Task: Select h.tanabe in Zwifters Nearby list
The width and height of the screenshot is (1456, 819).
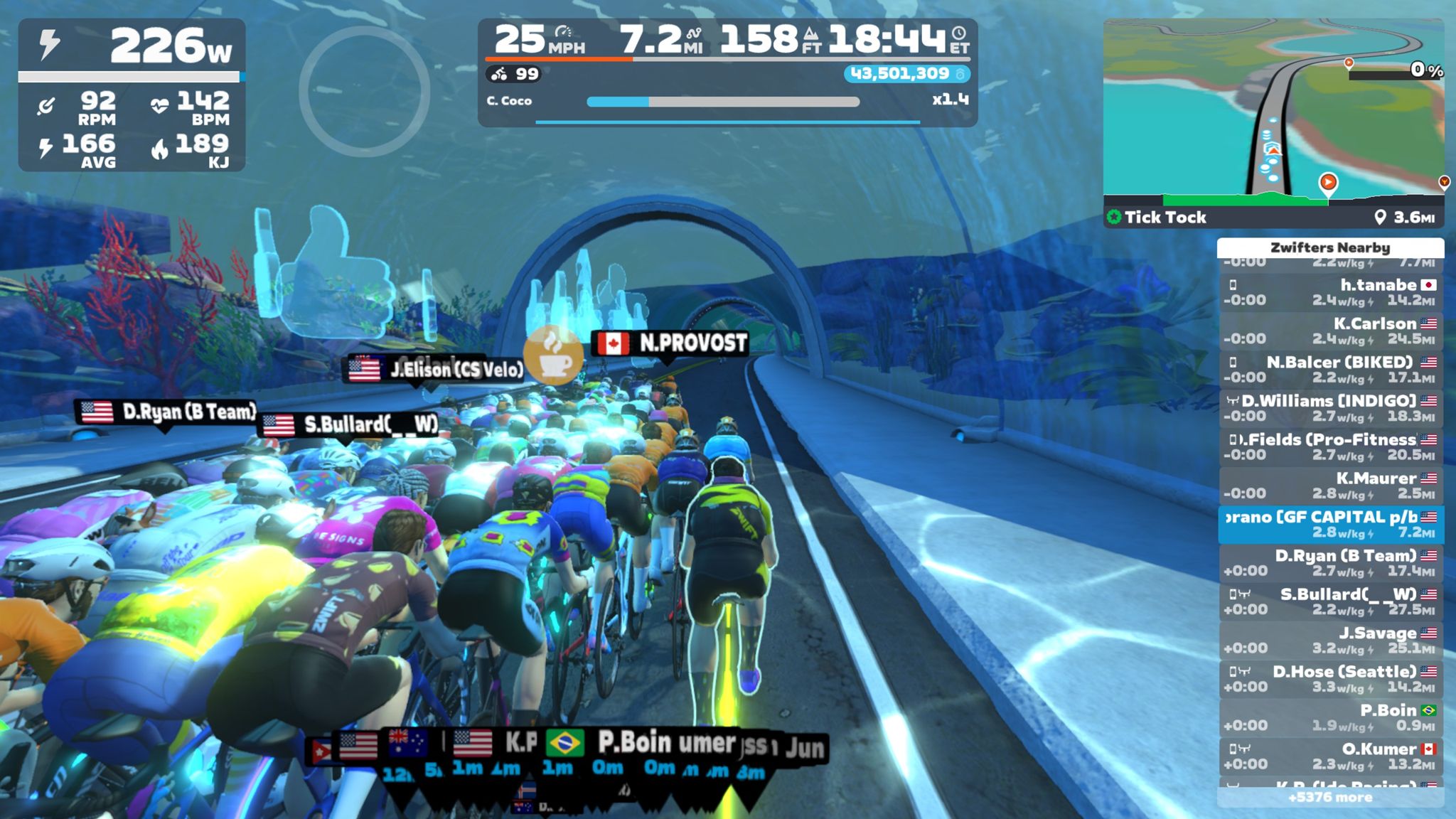Action: 1330,292
